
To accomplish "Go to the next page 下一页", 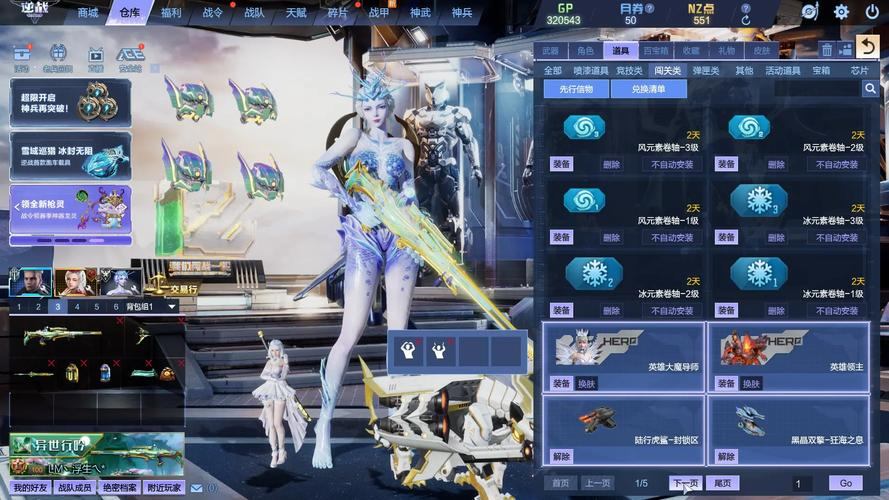I will [684, 483].
